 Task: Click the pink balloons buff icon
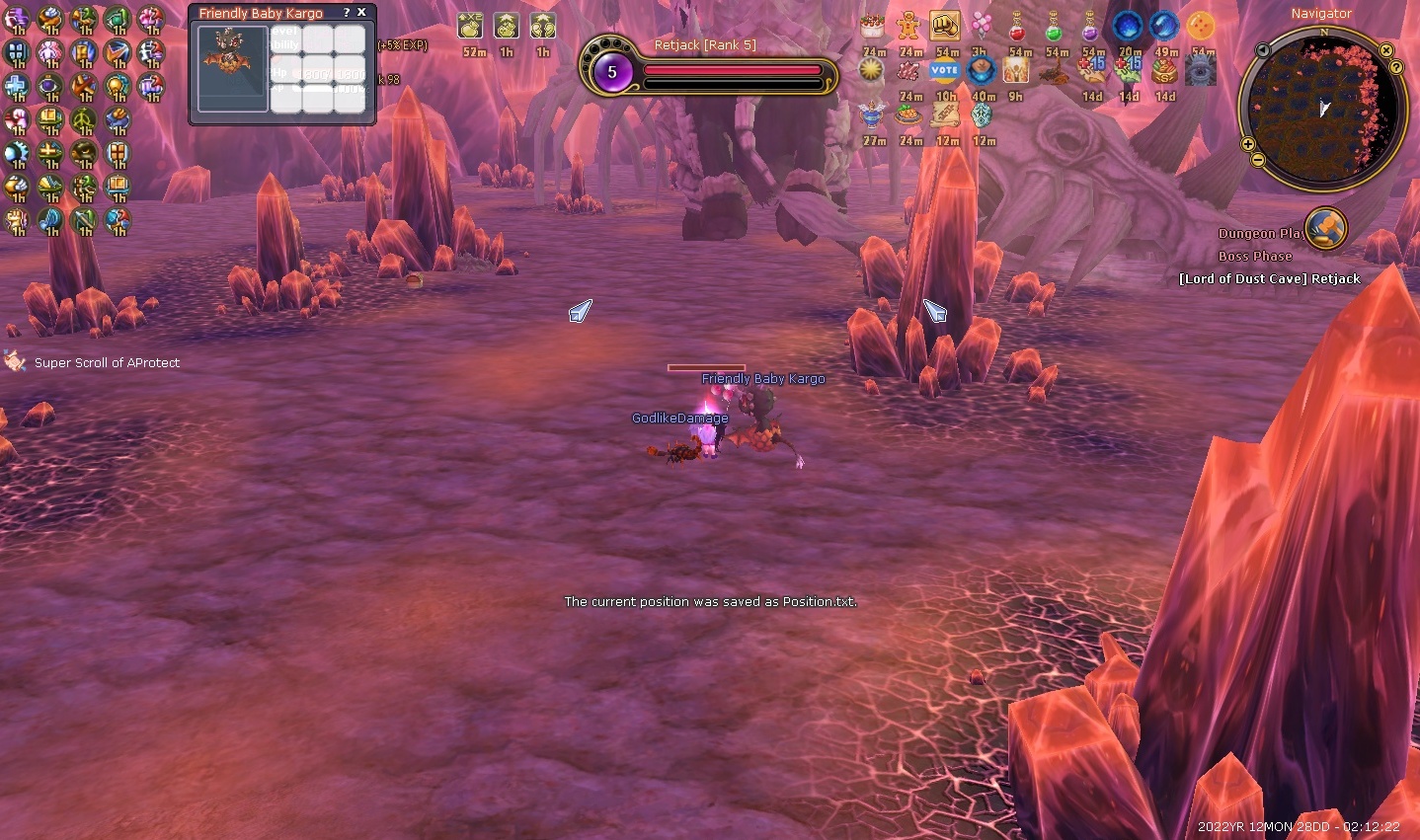tap(981, 26)
